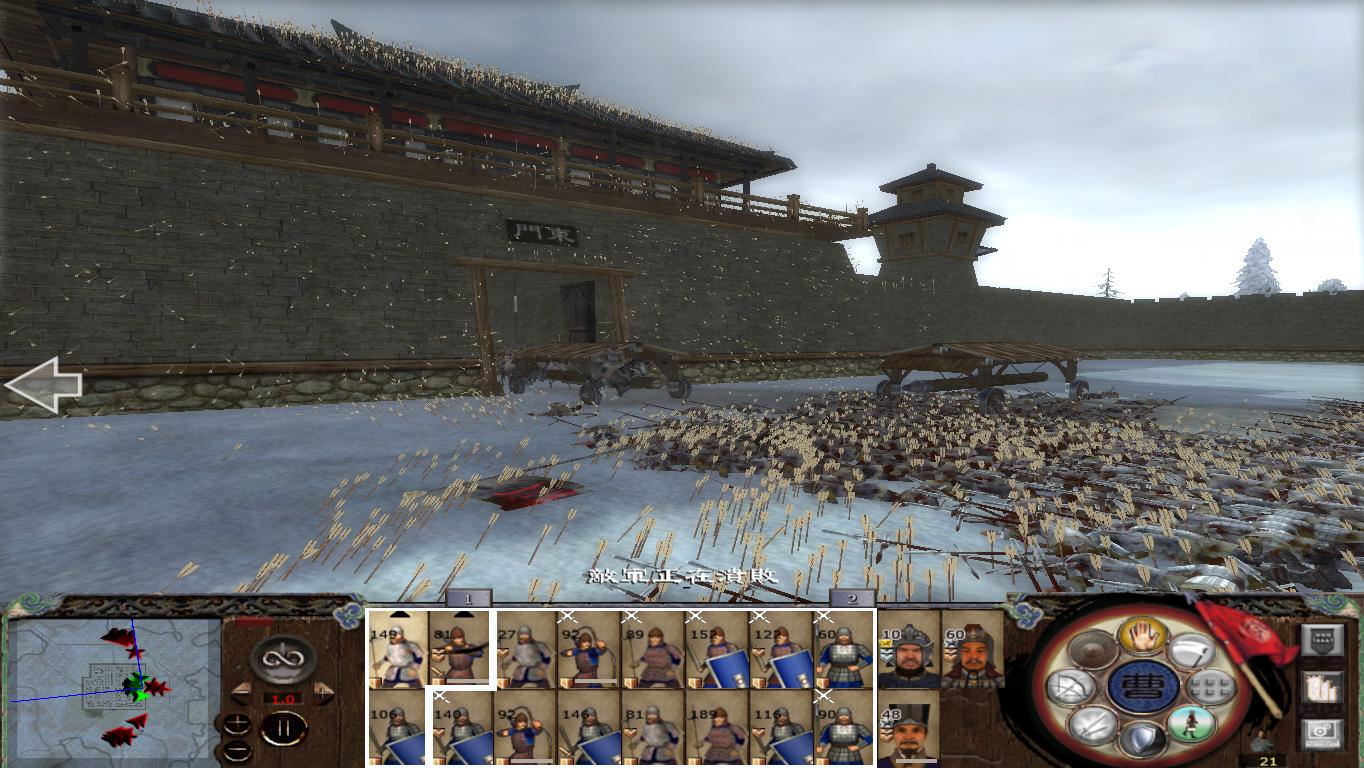This screenshot has height=768, width=1364.
Task: Zoom the minimap with the plus button
Action: [x=237, y=722]
